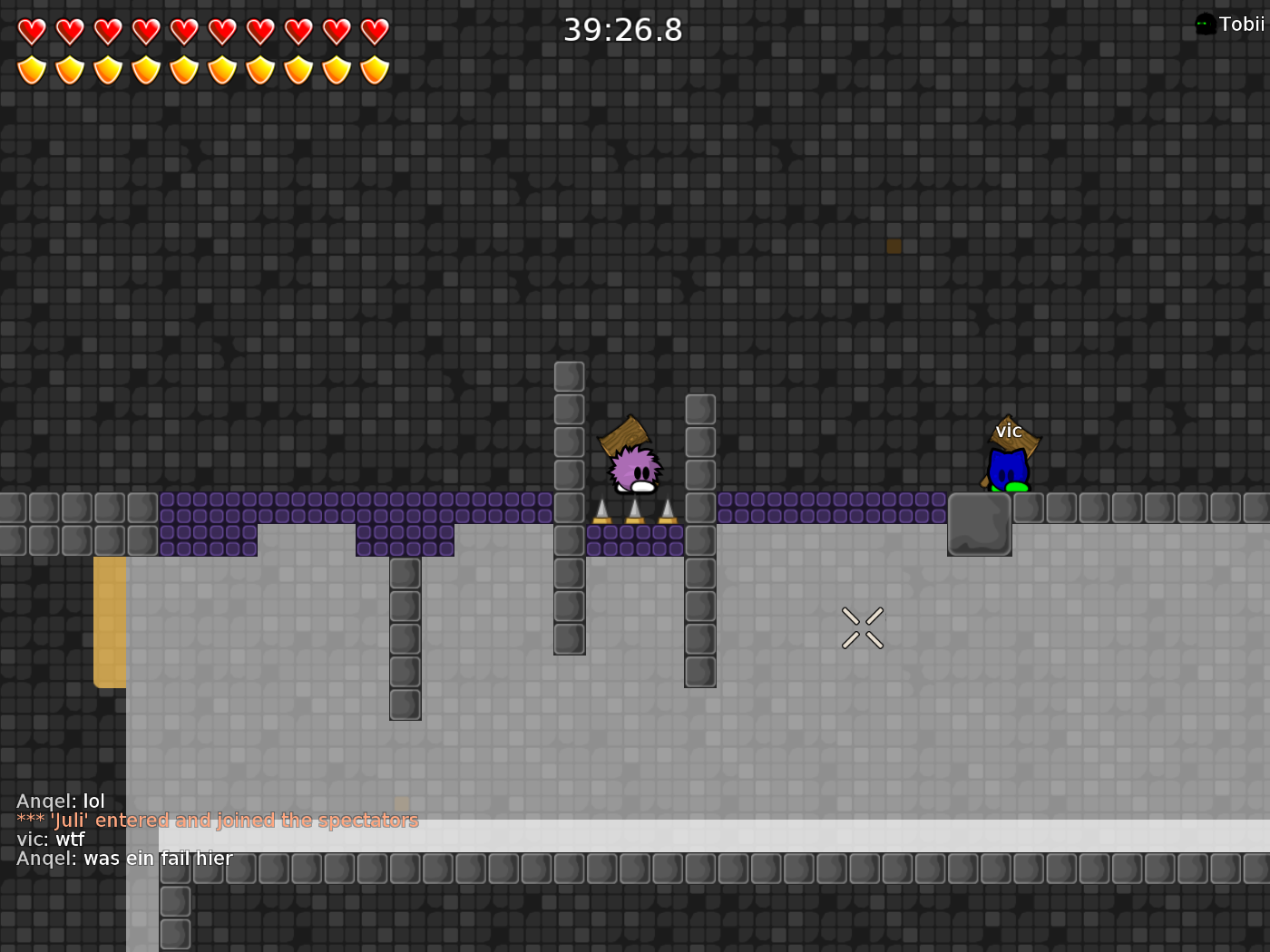Select the last heart in the health bar
This screenshot has height=952, width=1270.
pos(374,30)
